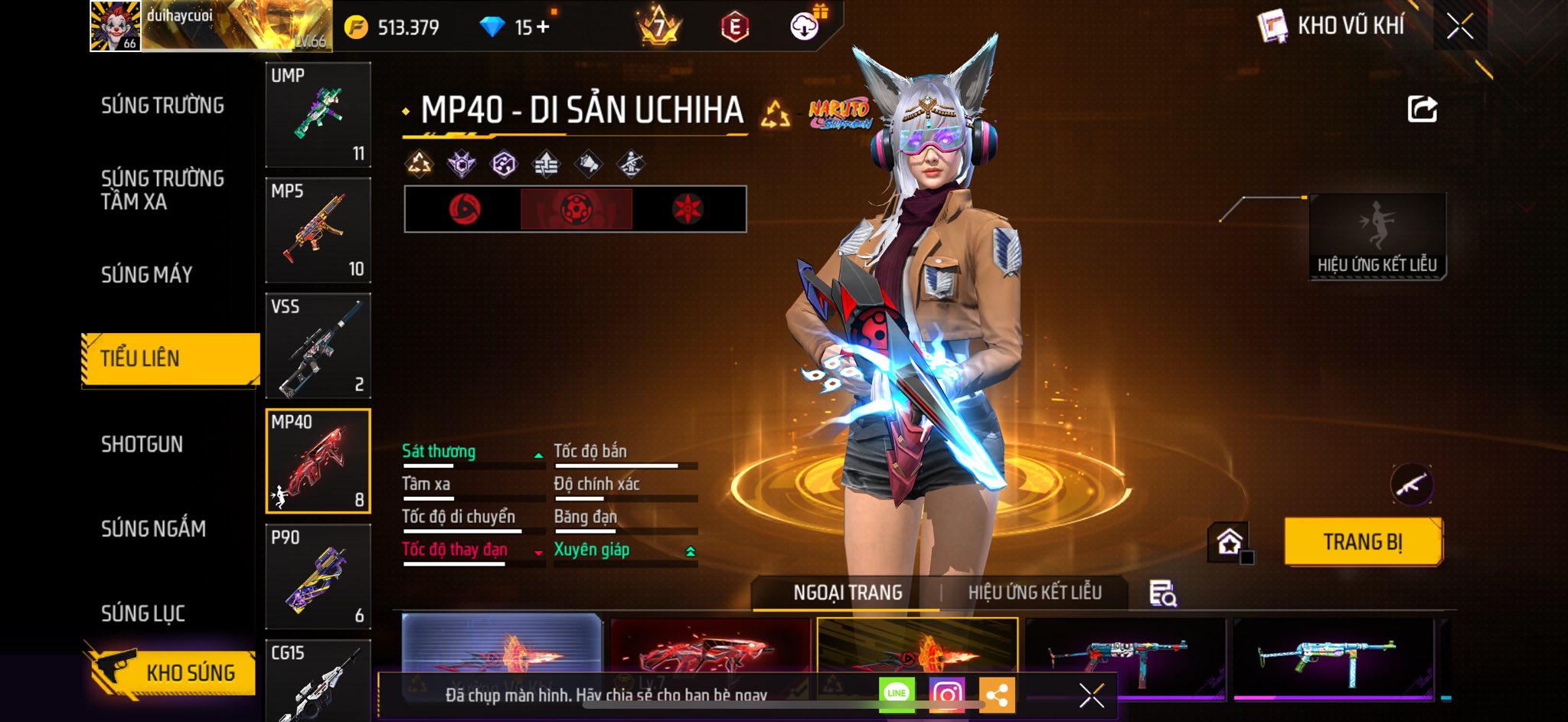Switch to HIỆU ỨNG KẾT LIỄU tab
The image size is (1568, 722).
click(x=1034, y=593)
